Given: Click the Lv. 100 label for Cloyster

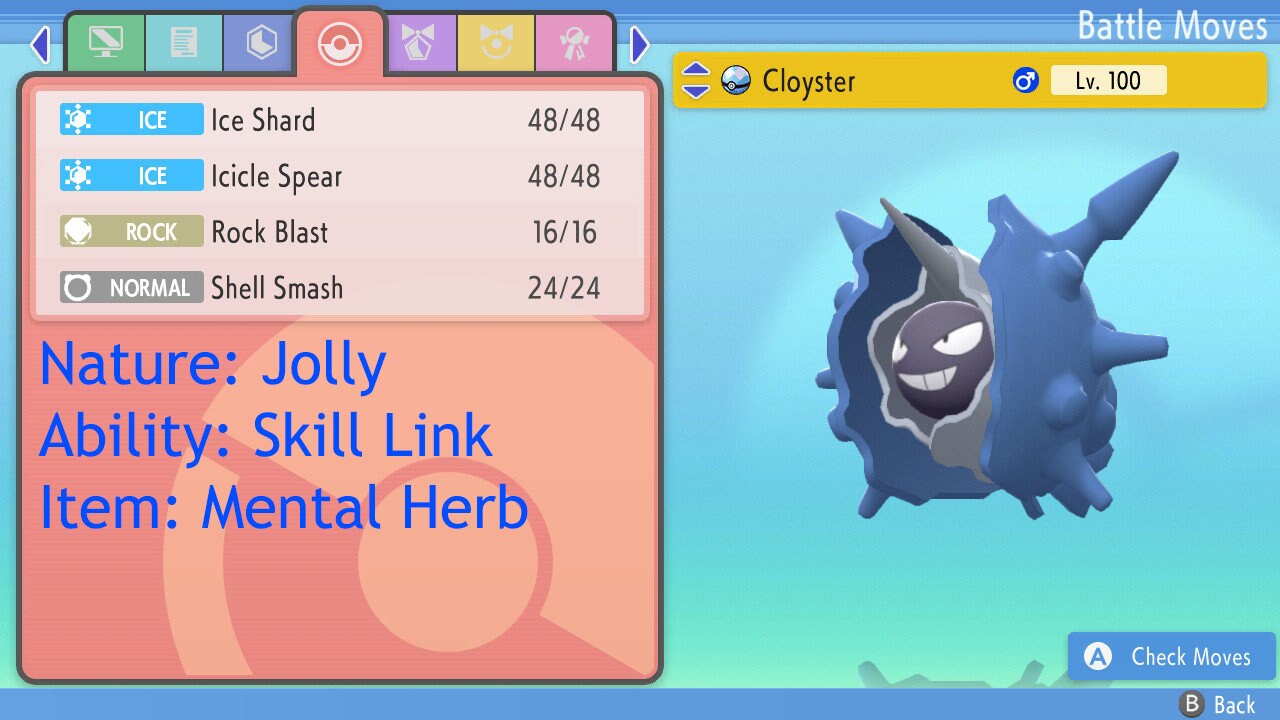Looking at the screenshot, I should 1109,80.
